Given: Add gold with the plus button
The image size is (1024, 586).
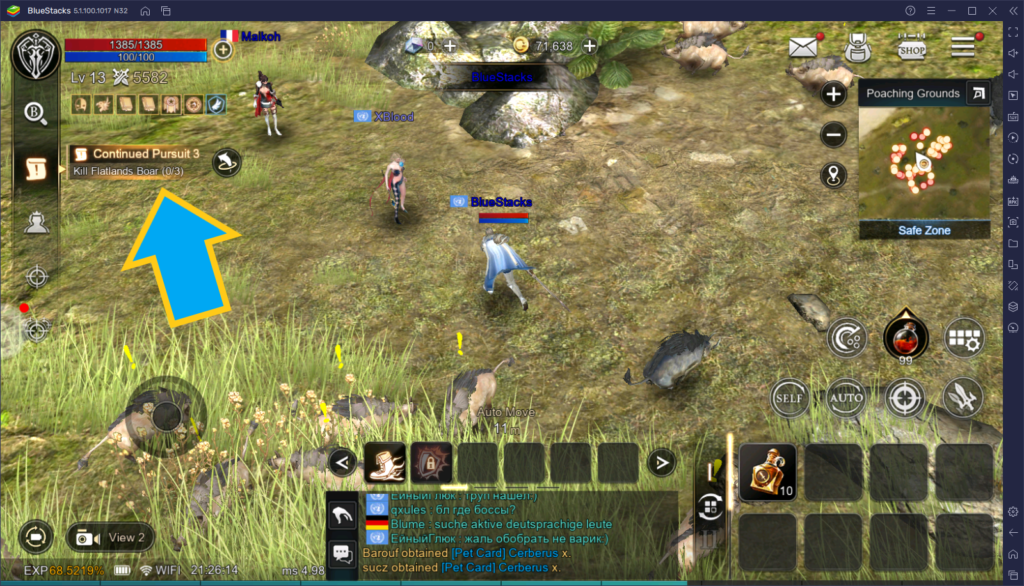Looking at the screenshot, I should pos(590,46).
